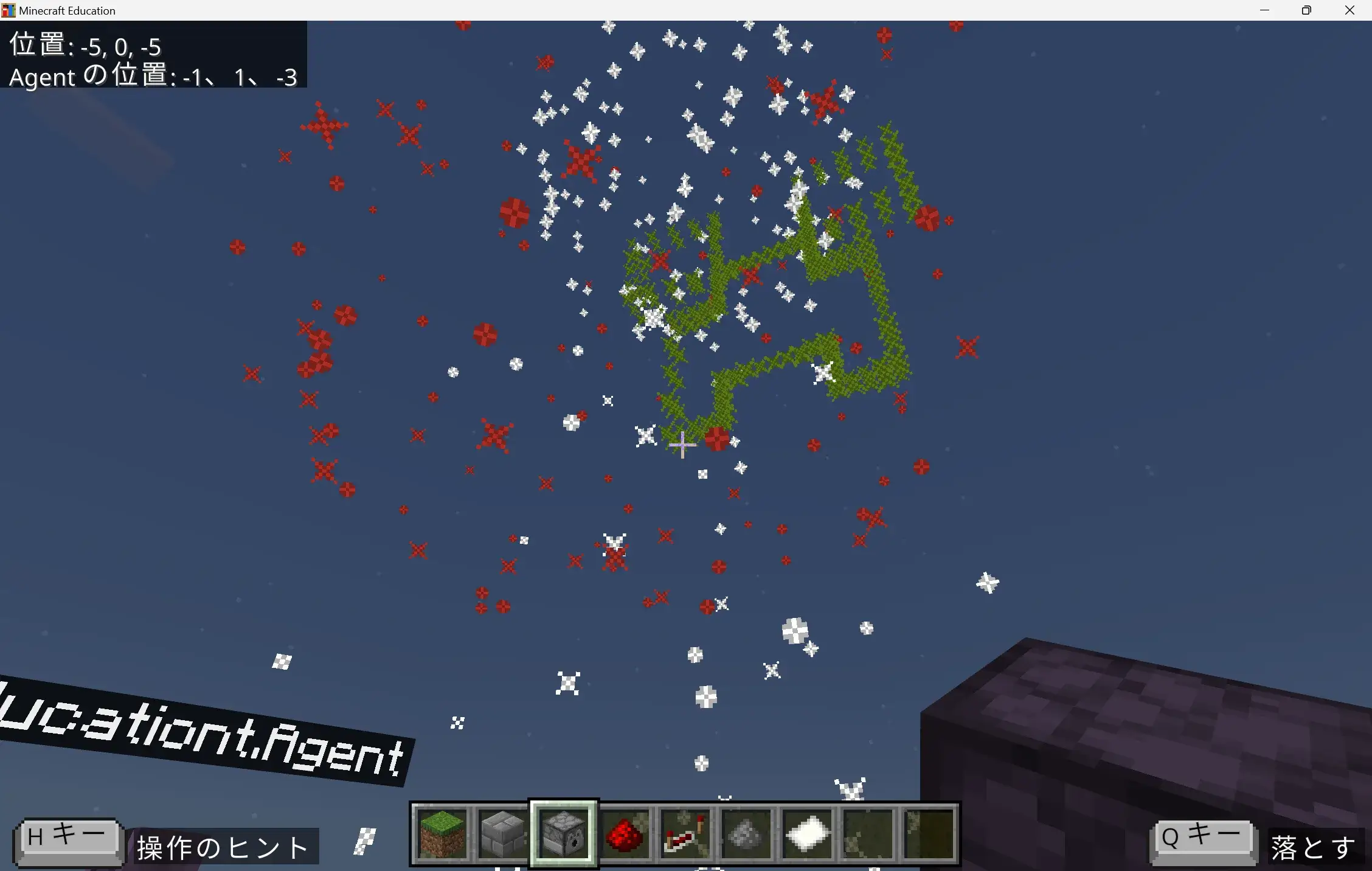
Task: Select the gray gunpowder hotbar slot
Action: coord(746,833)
